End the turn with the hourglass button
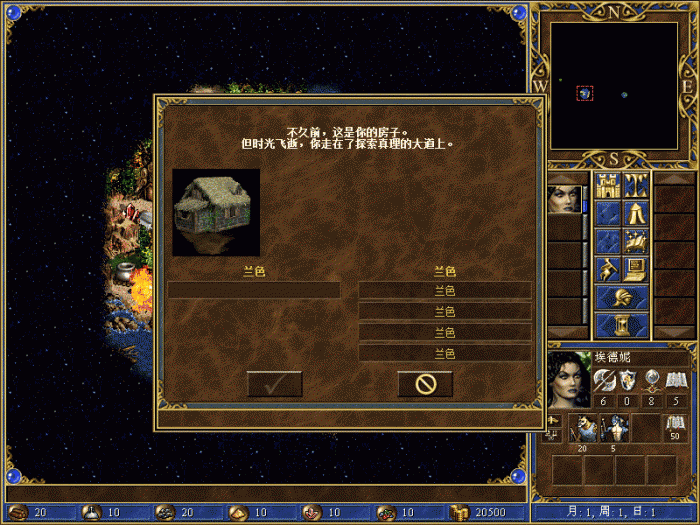 pos(622,325)
